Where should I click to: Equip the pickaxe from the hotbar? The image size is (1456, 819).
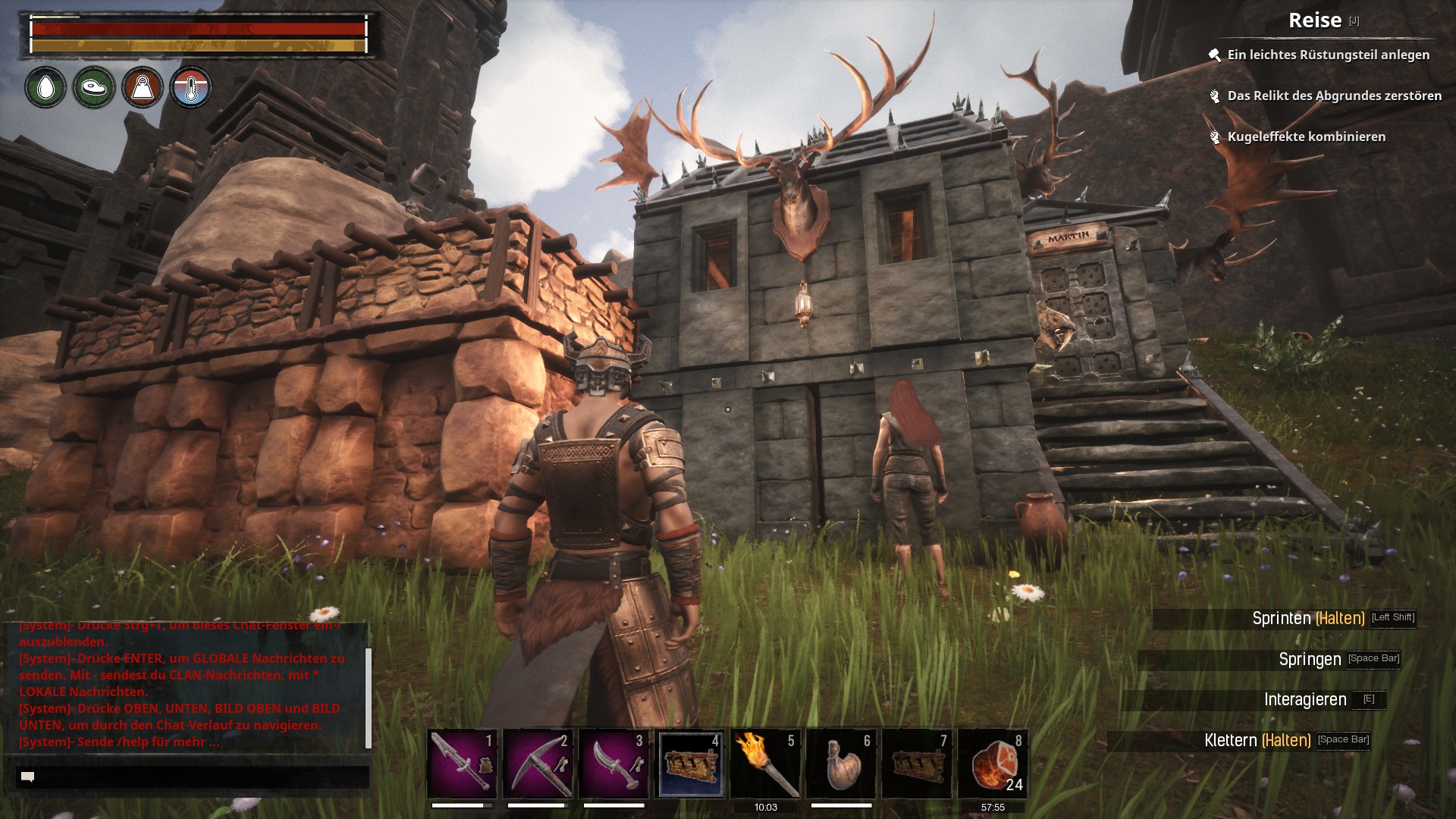538,764
